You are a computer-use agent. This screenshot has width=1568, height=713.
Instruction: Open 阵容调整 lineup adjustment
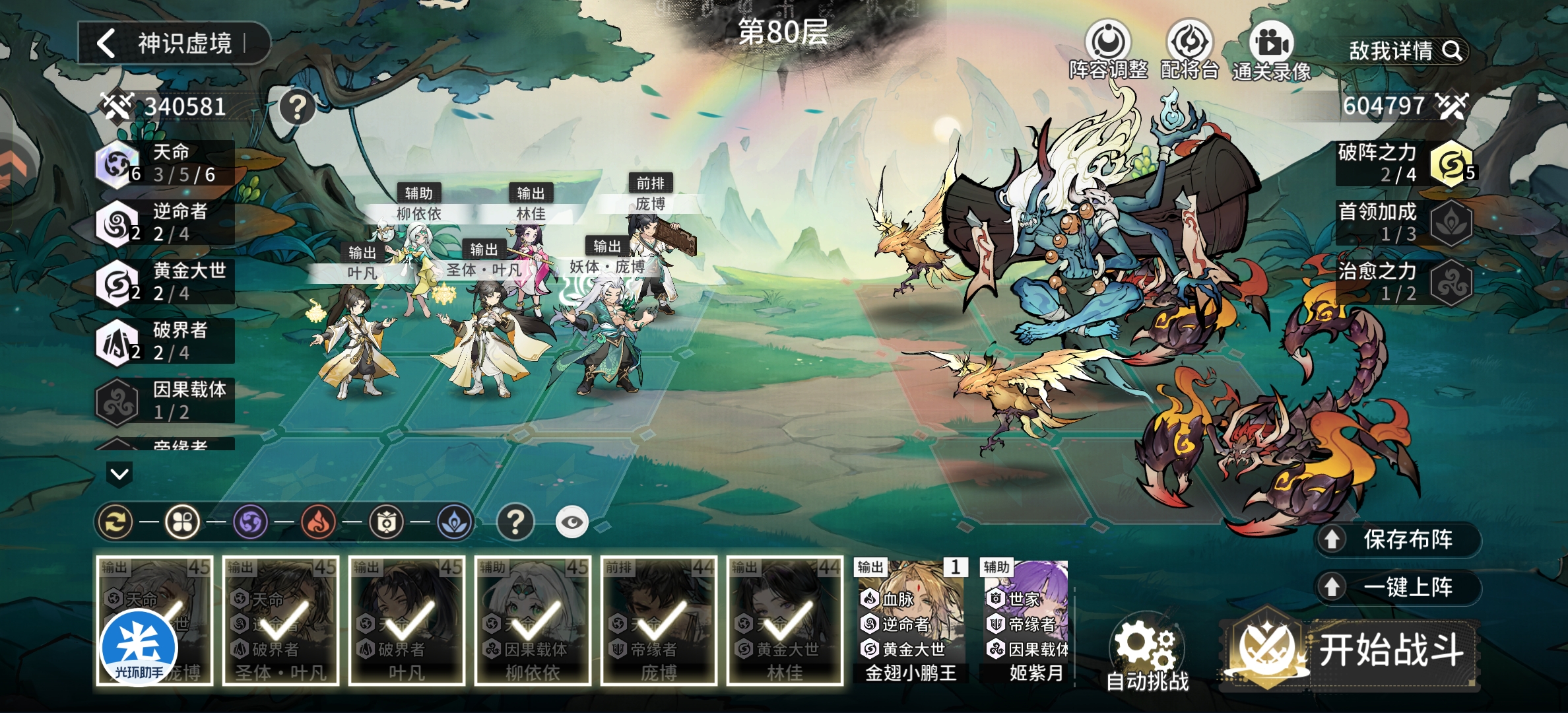(1108, 50)
